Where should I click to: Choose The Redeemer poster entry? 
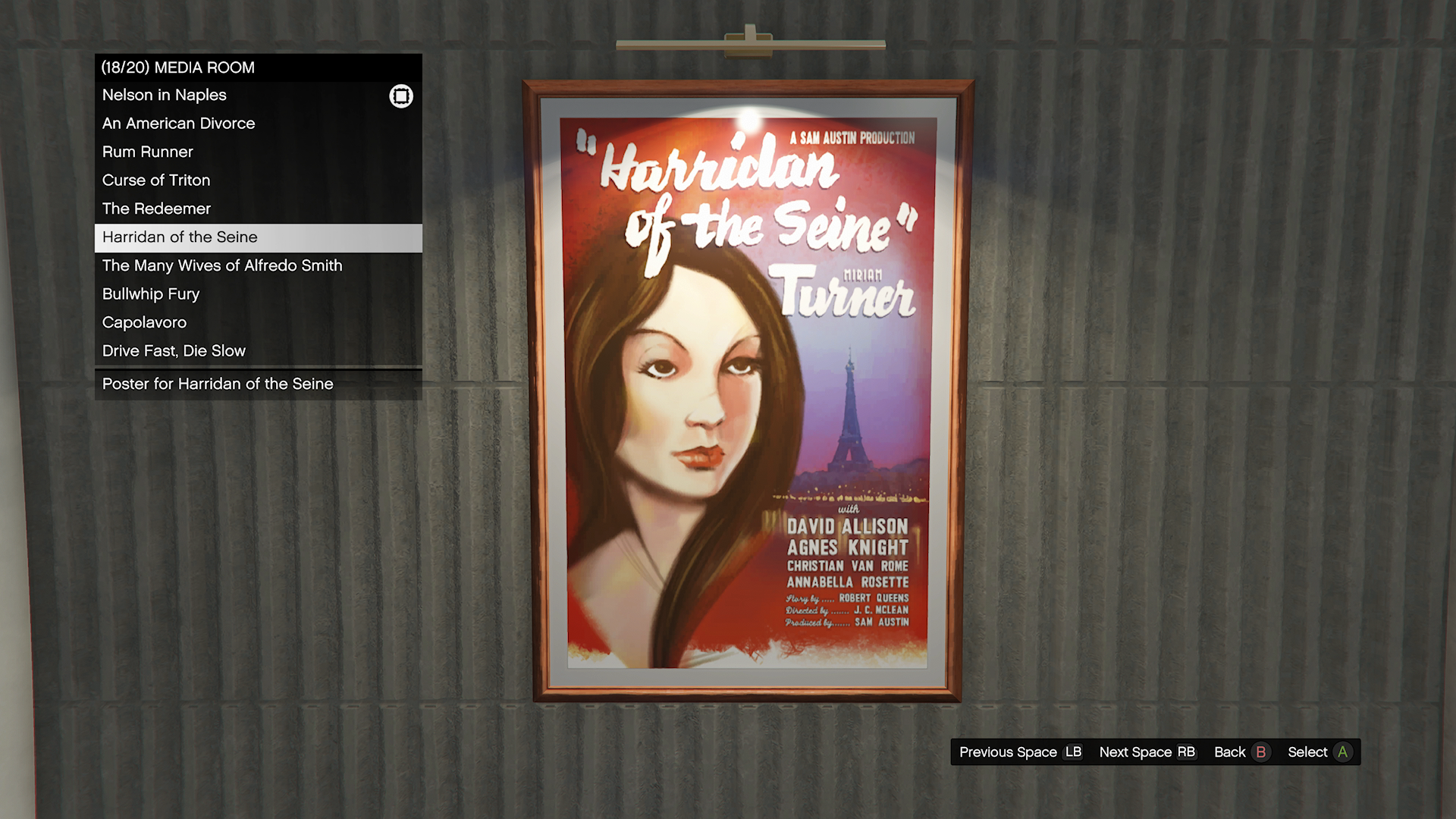tap(157, 209)
